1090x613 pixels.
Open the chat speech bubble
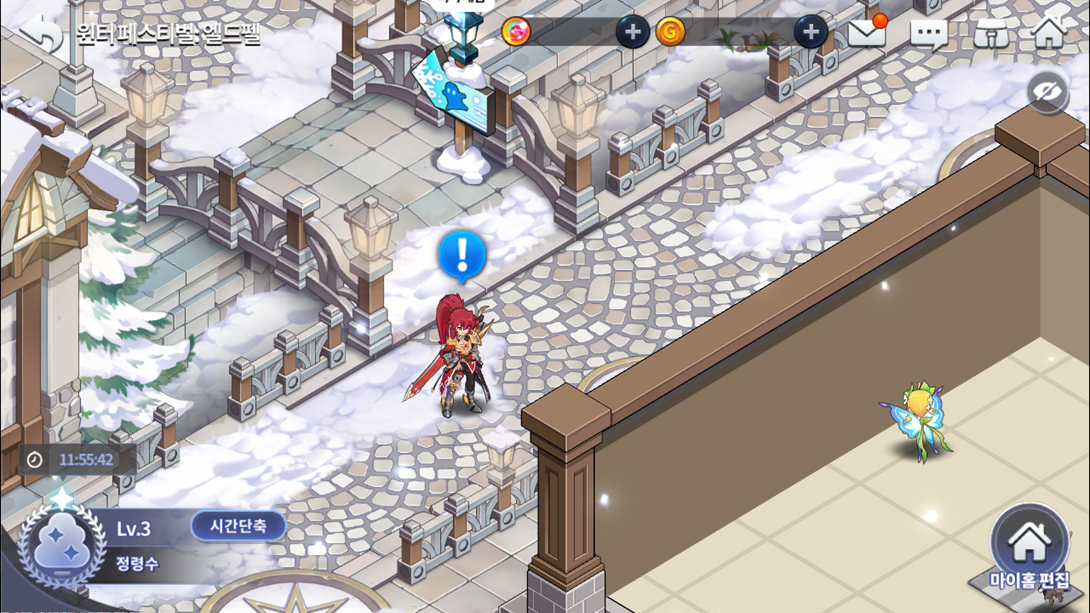[x=928, y=35]
